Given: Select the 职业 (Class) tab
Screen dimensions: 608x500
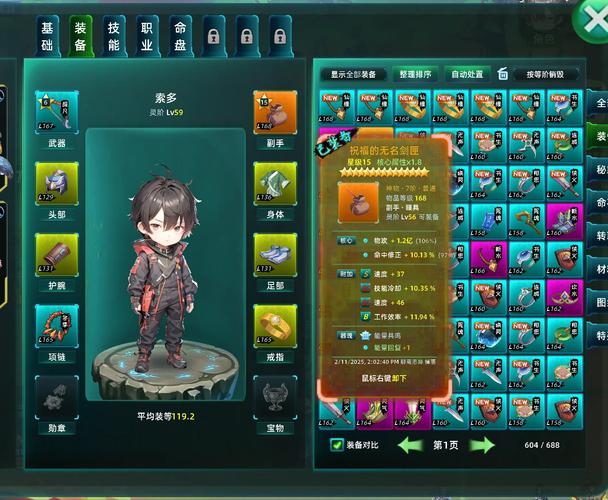Looking at the screenshot, I should point(146,35).
